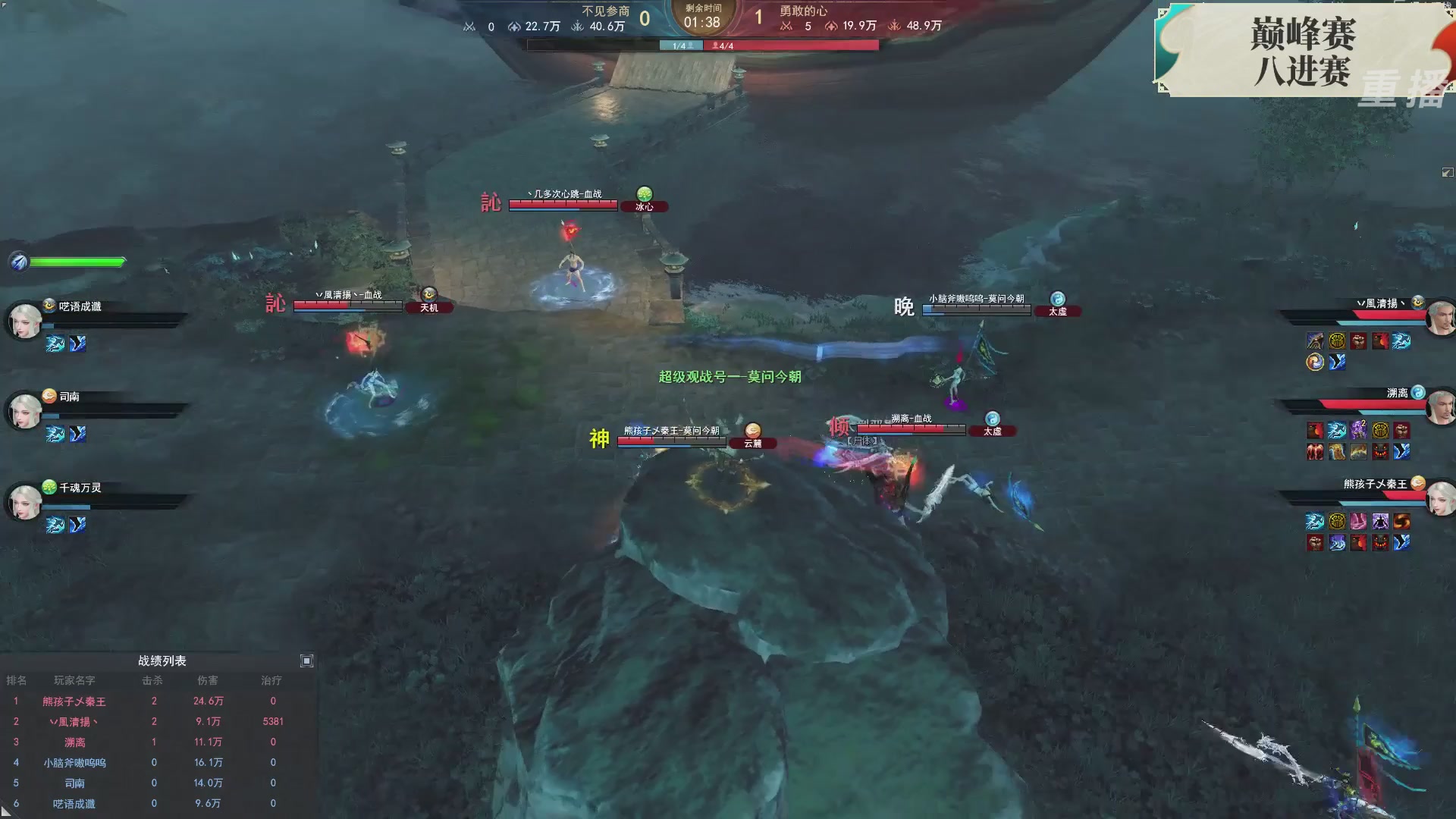Toggle the blue boot movement buff under 司南

click(x=77, y=434)
